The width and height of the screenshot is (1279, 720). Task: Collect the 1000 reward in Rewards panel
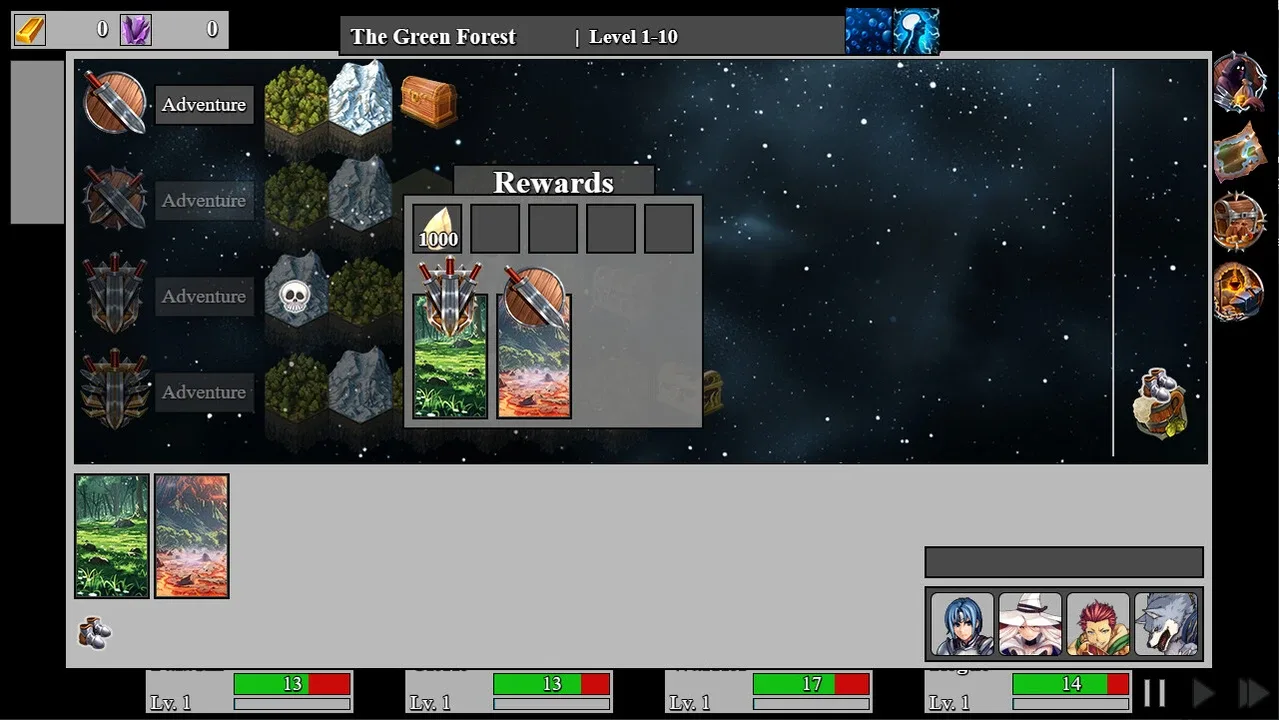438,229
